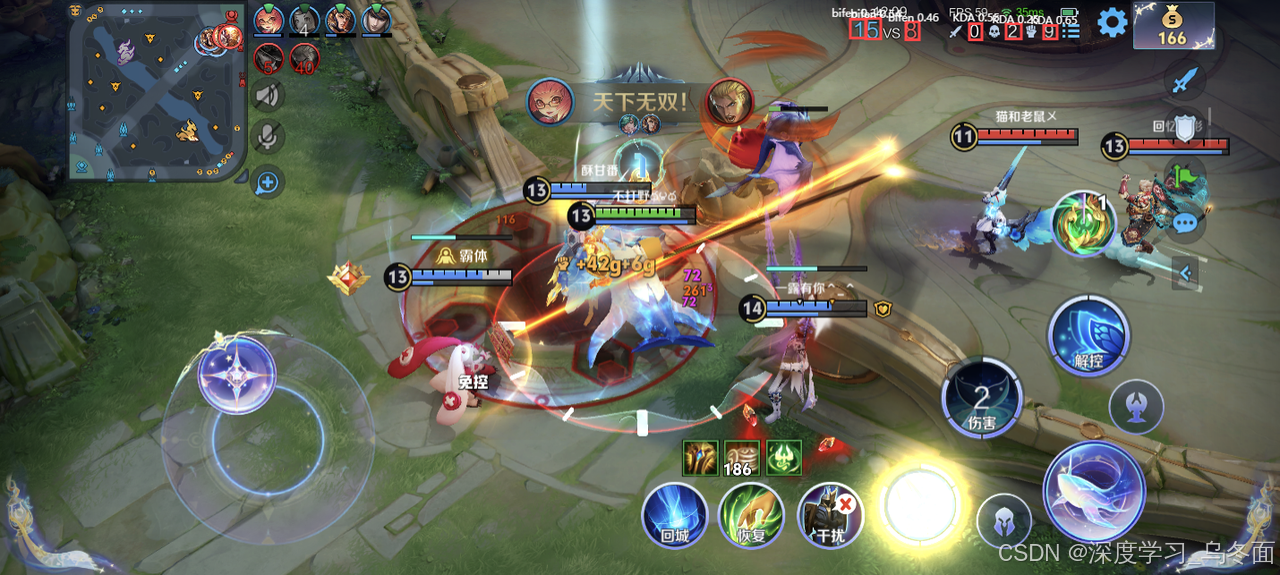Click the magnifier plus icon below microphone
1280x575 pixels.
tap(267, 182)
